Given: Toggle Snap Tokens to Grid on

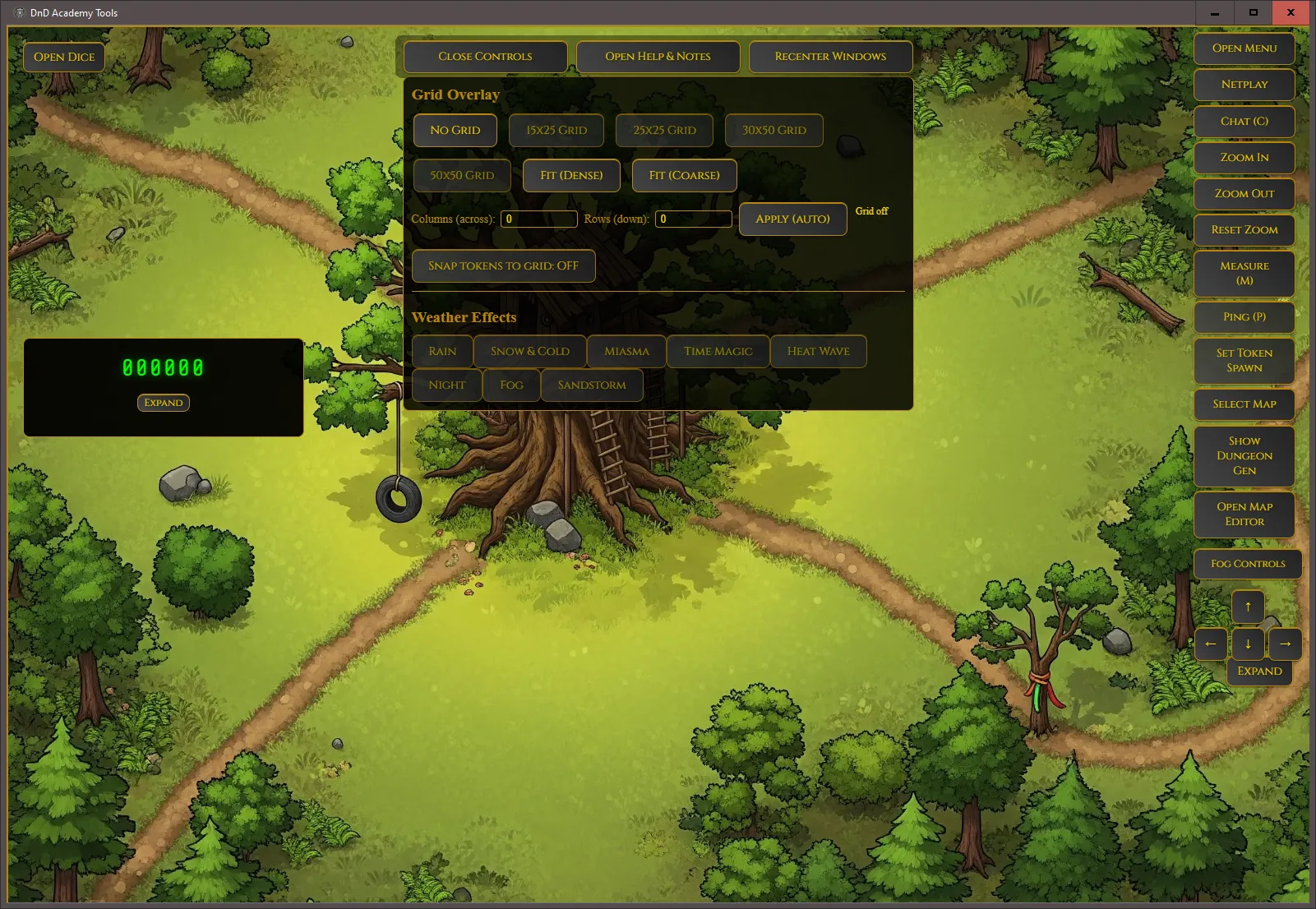Looking at the screenshot, I should (503, 265).
